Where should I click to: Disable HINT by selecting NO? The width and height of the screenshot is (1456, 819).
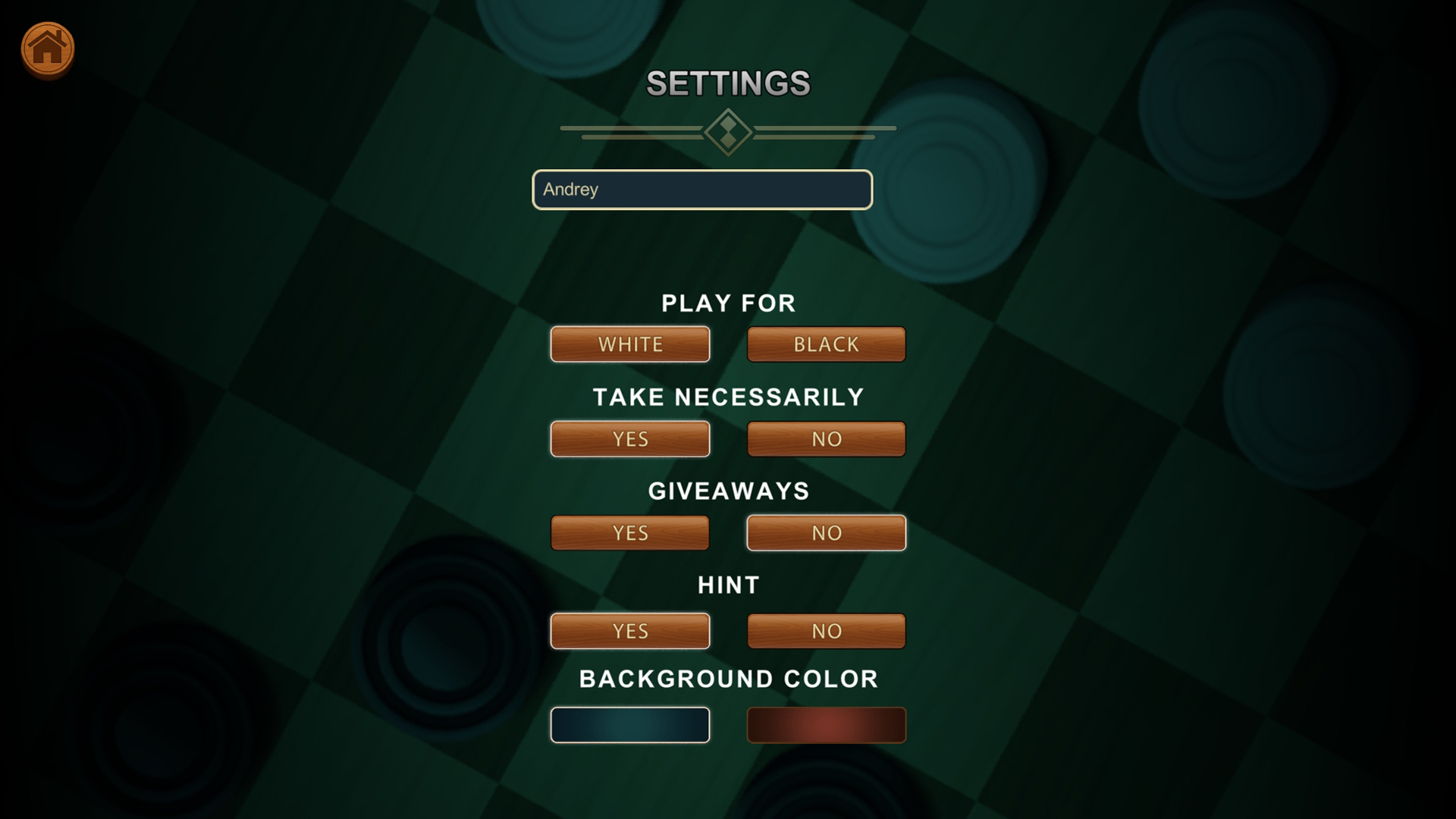(826, 630)
